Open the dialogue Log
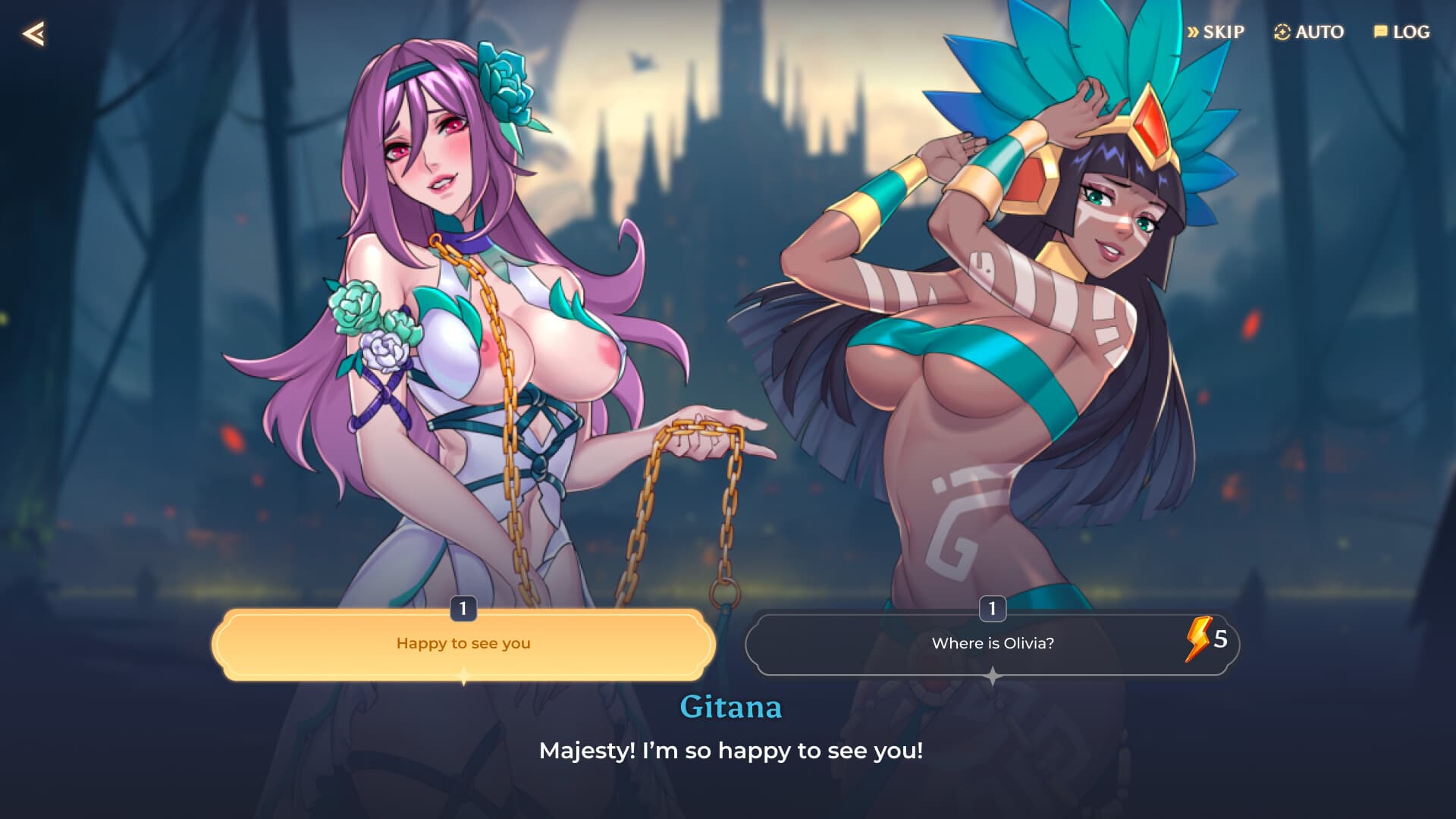 coord(1401,32)
